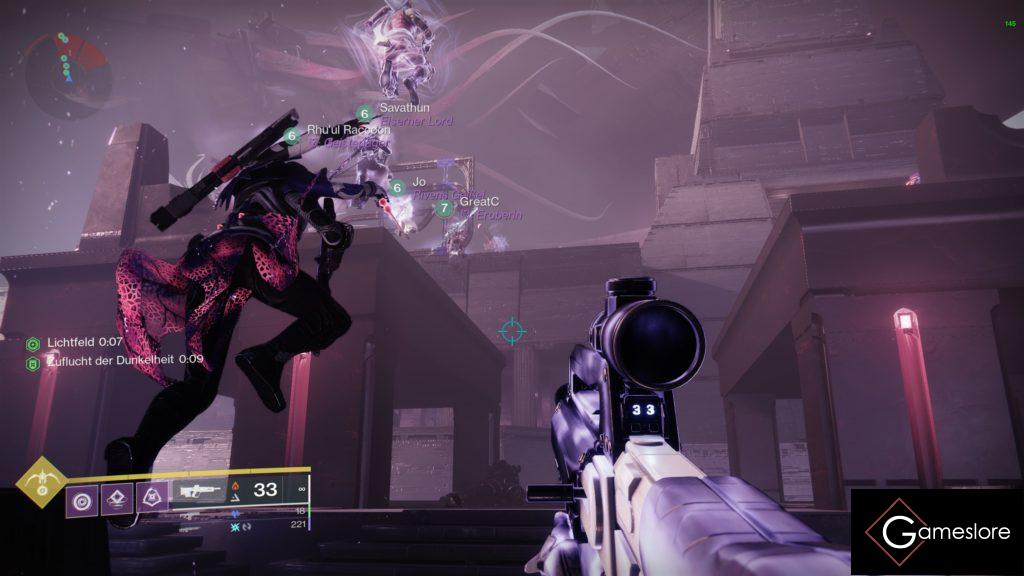Activate the golden bow super icon
Viewport: 1024px width, 576px height.
pyautogui.click(x=42, y=482)
